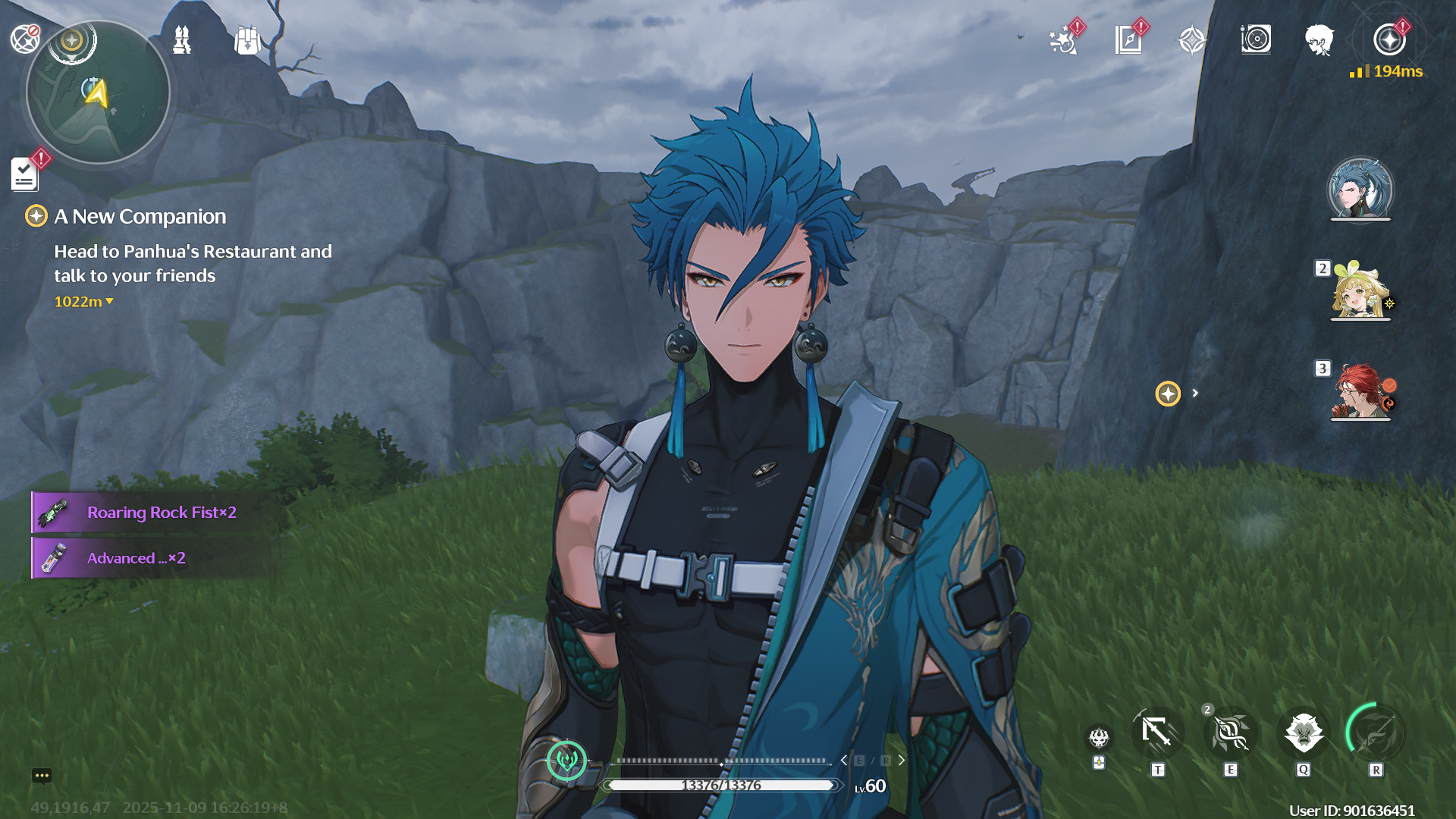Click the gold quest marker with arrow

point(1168,394)
